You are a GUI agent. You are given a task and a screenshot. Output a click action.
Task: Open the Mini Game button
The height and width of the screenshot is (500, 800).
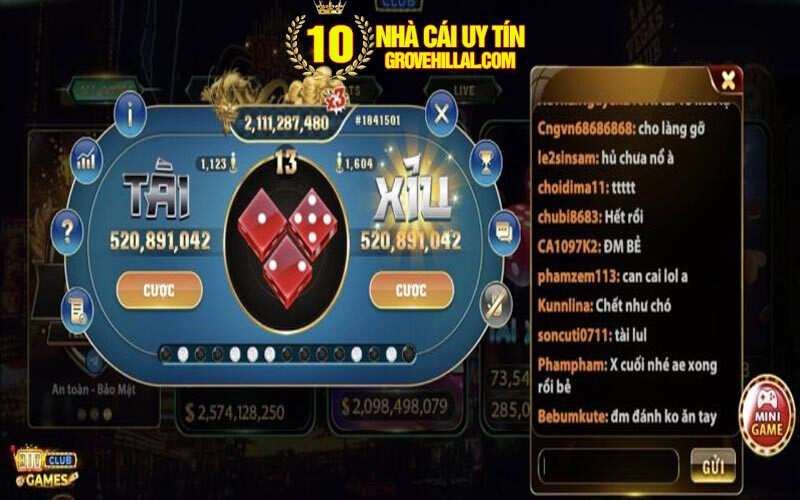pos(767,409)
